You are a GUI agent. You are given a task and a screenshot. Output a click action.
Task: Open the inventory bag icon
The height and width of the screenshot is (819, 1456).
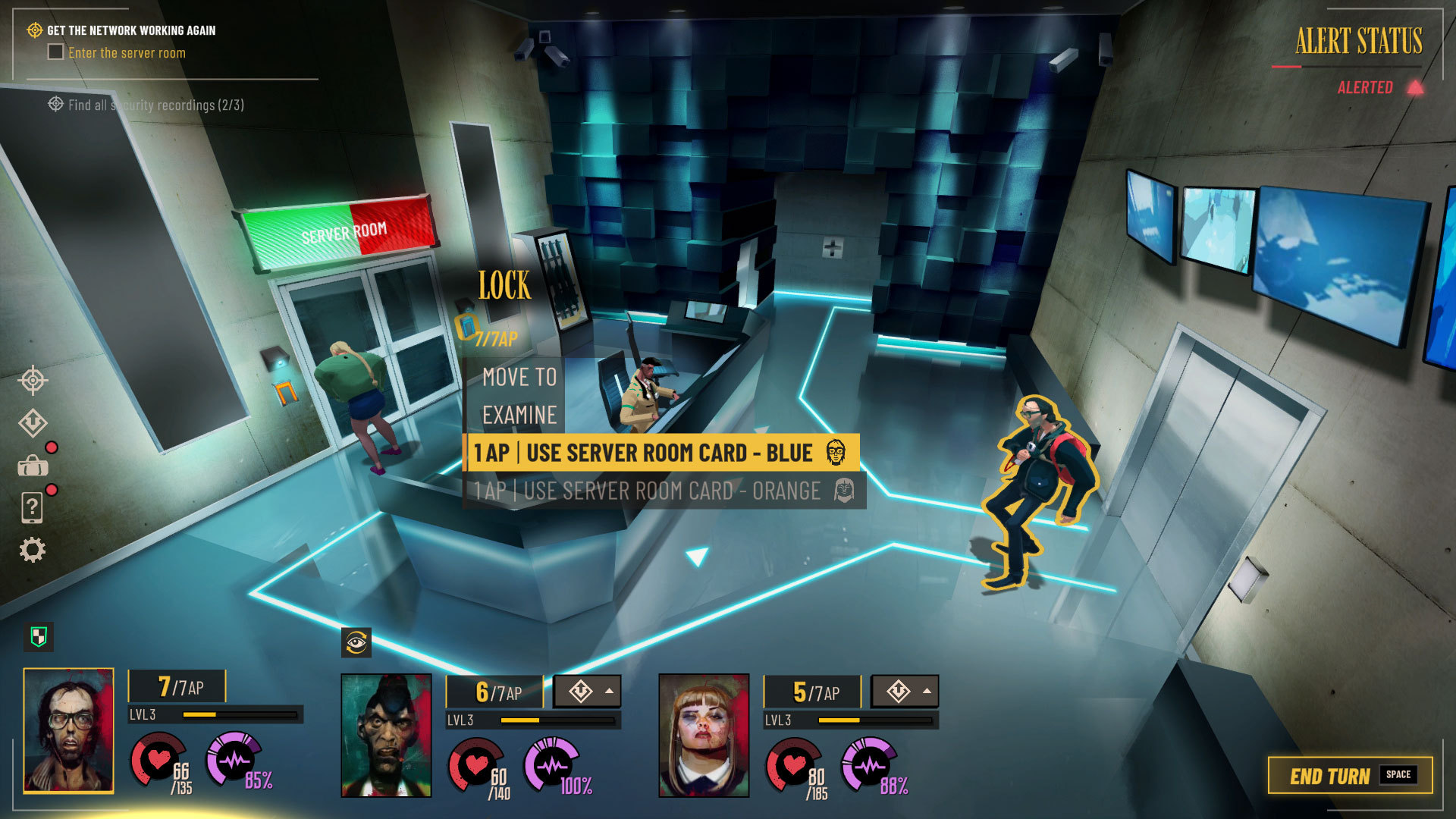point(33,466)
